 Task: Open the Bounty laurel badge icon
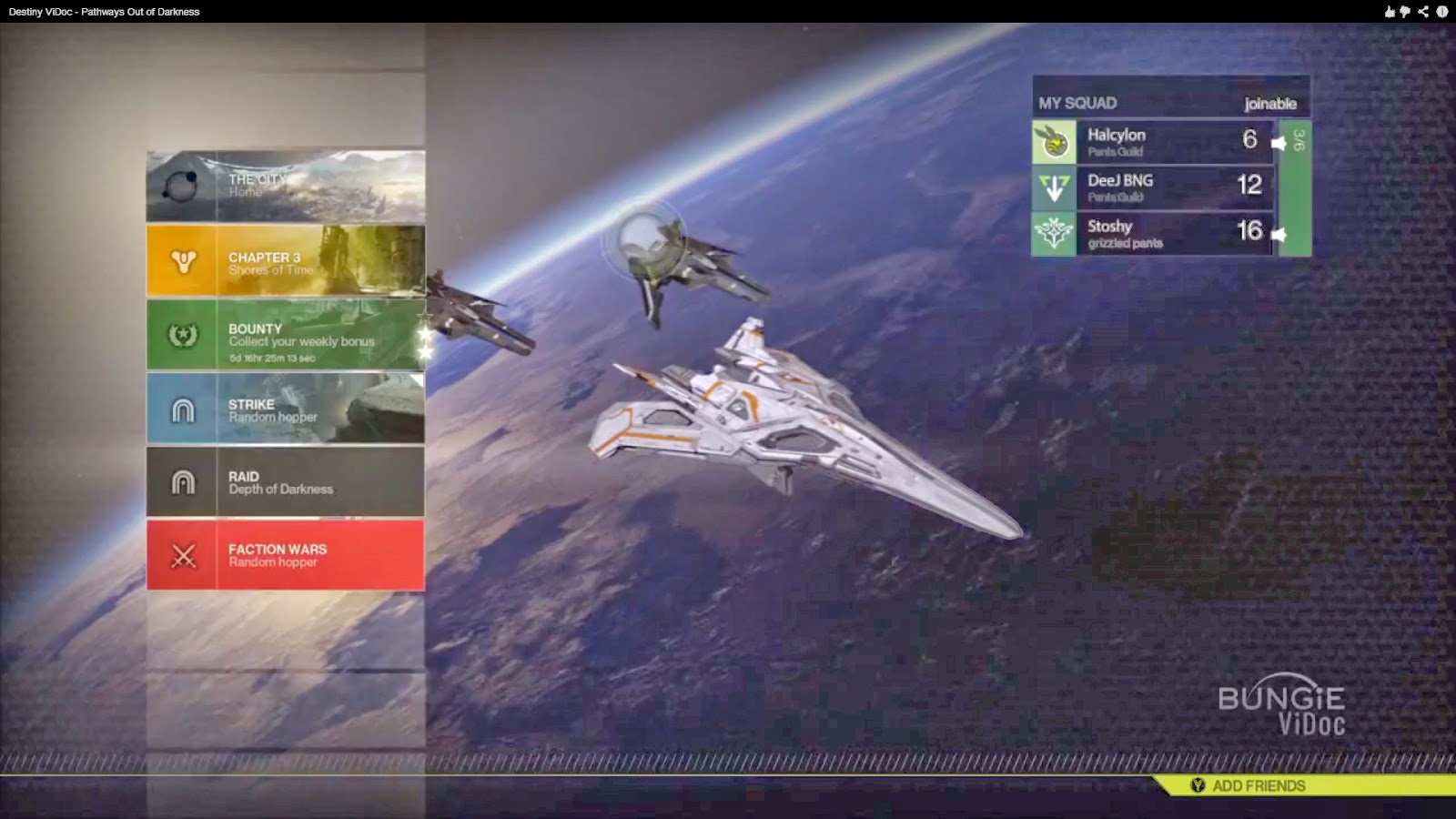click(x=185, y=335)
